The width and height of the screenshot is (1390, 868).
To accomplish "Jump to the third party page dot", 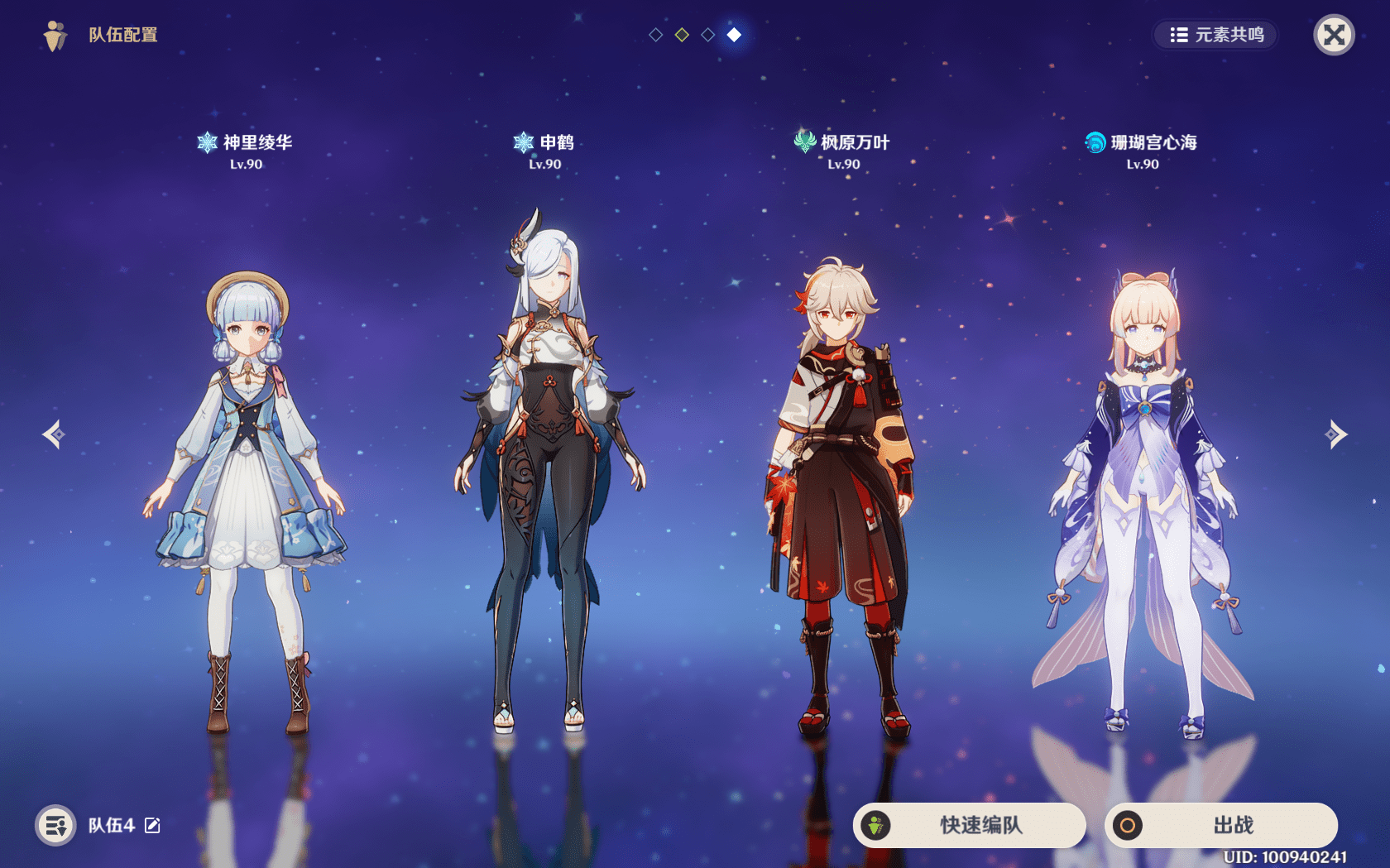I will [707, 35].
